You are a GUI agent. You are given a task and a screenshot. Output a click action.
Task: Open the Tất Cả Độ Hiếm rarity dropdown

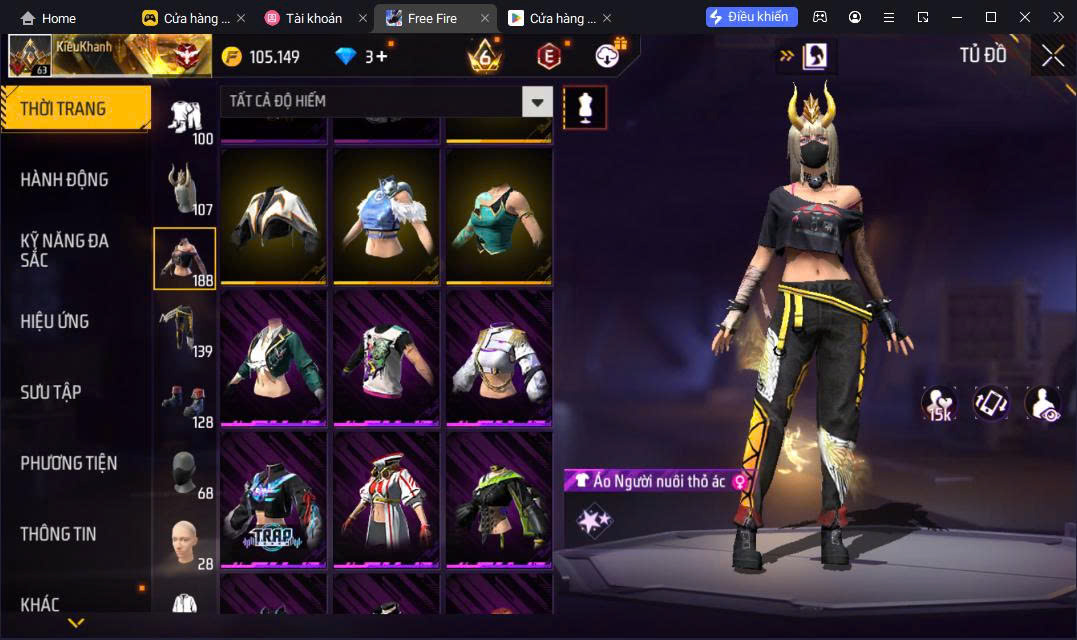(386, 101)
